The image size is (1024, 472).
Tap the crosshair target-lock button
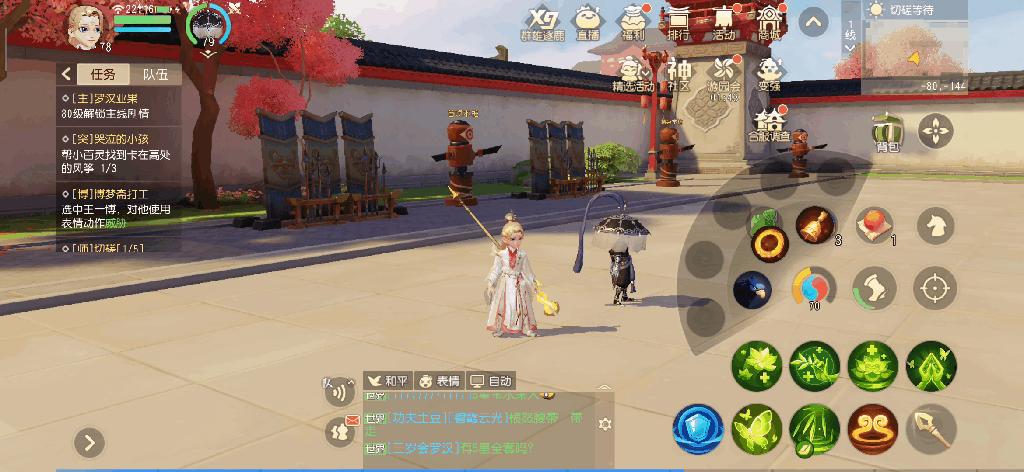tap(935, 288)
